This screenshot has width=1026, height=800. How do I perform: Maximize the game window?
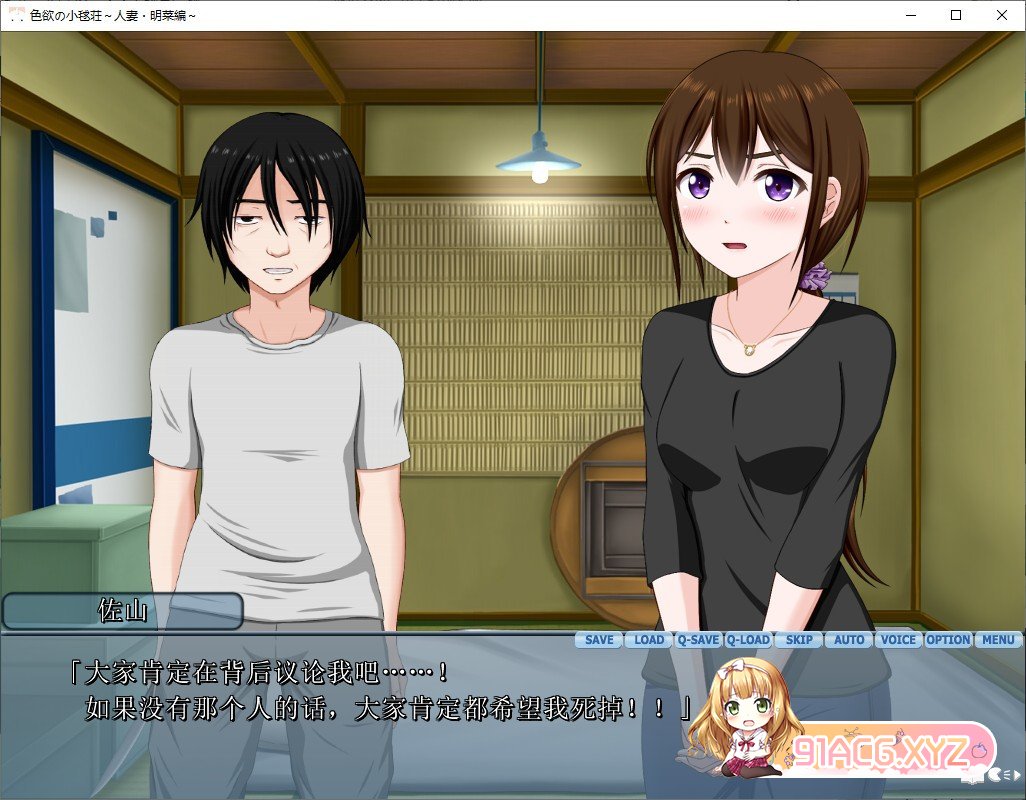[956, 15]
